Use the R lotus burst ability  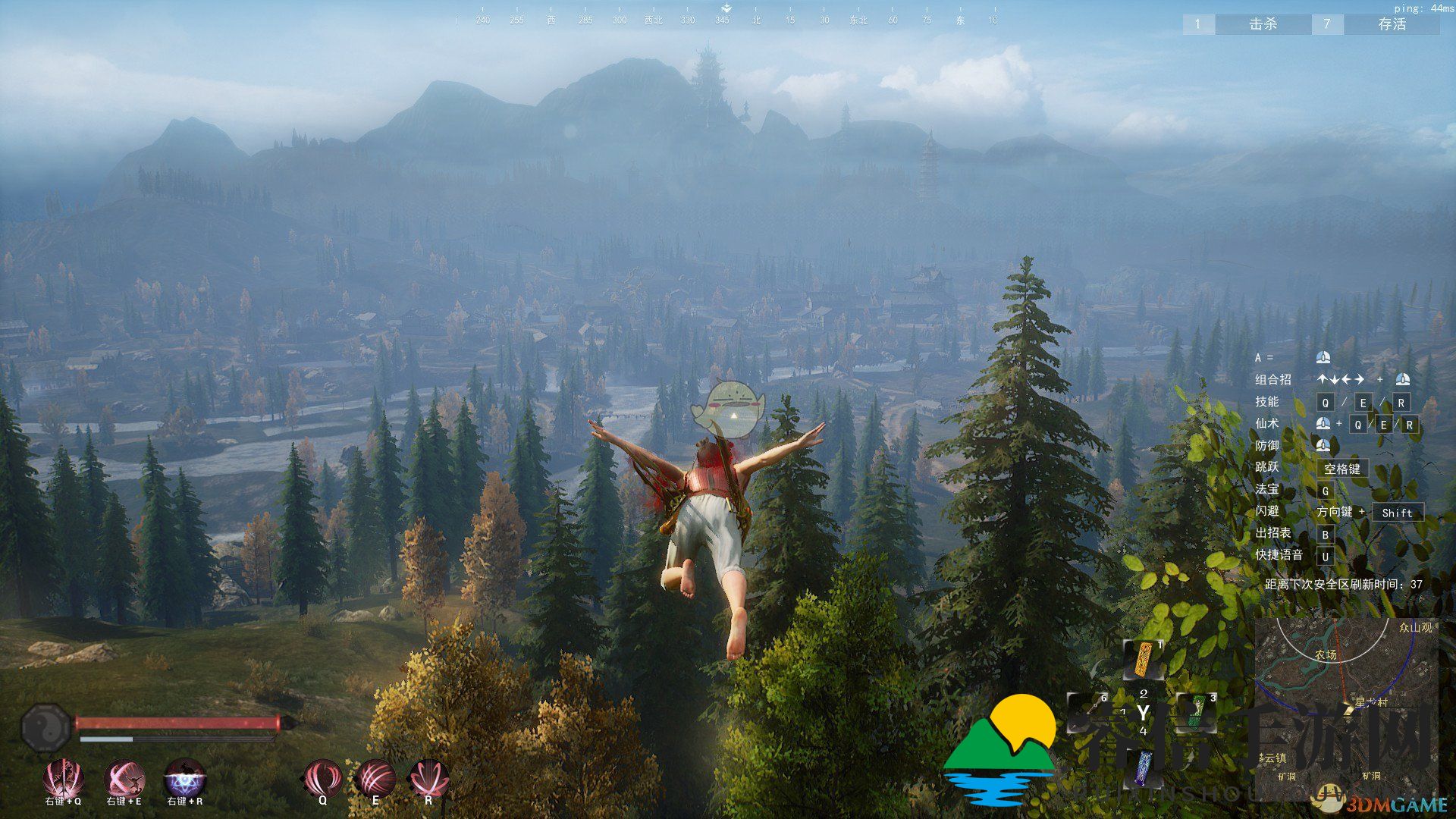[x=428, y=777]
